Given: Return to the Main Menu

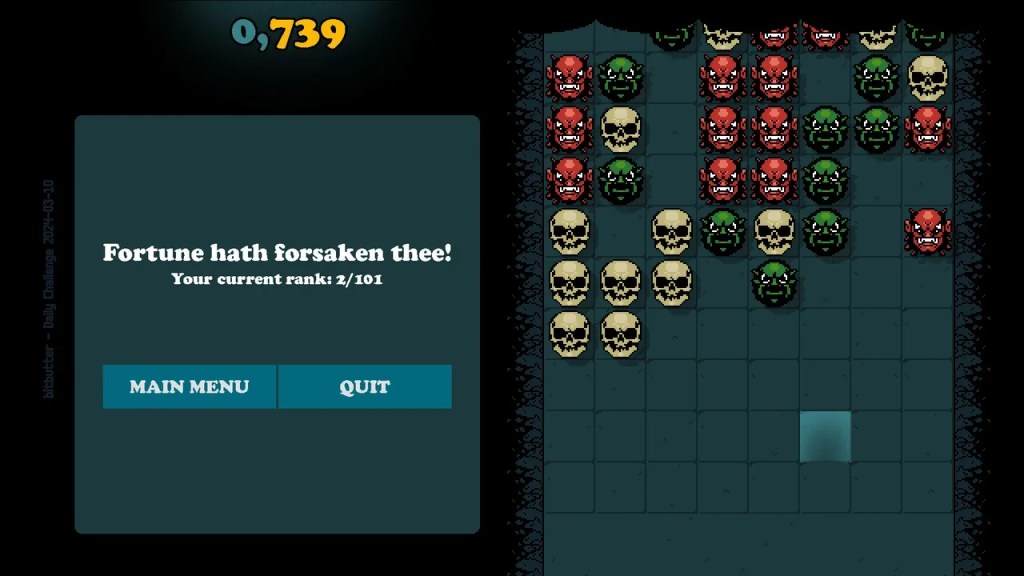Looking at the screenshot, I should tap(189, 387).
